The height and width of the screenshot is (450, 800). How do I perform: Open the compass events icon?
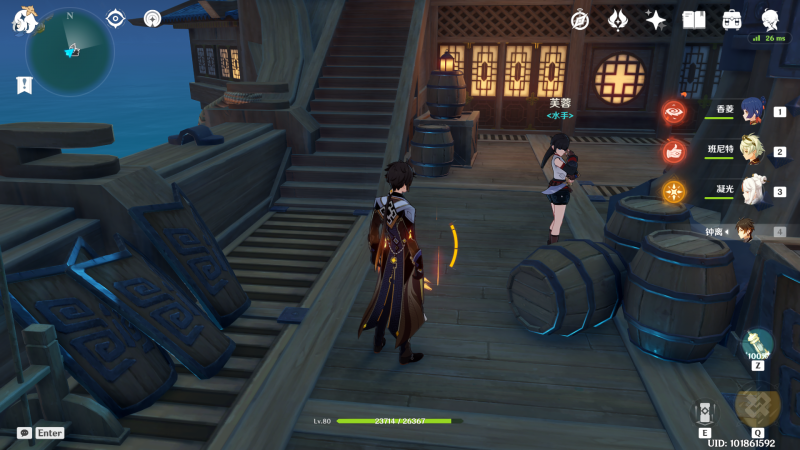(x=580, y=20)
